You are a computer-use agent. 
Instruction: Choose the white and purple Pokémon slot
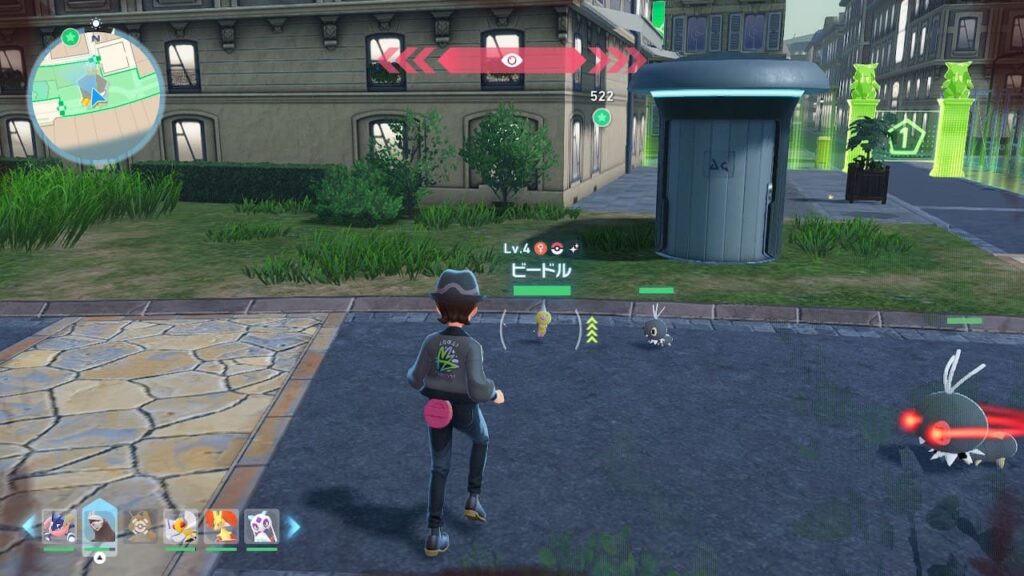pyautogui.click(x=261, y=526)
